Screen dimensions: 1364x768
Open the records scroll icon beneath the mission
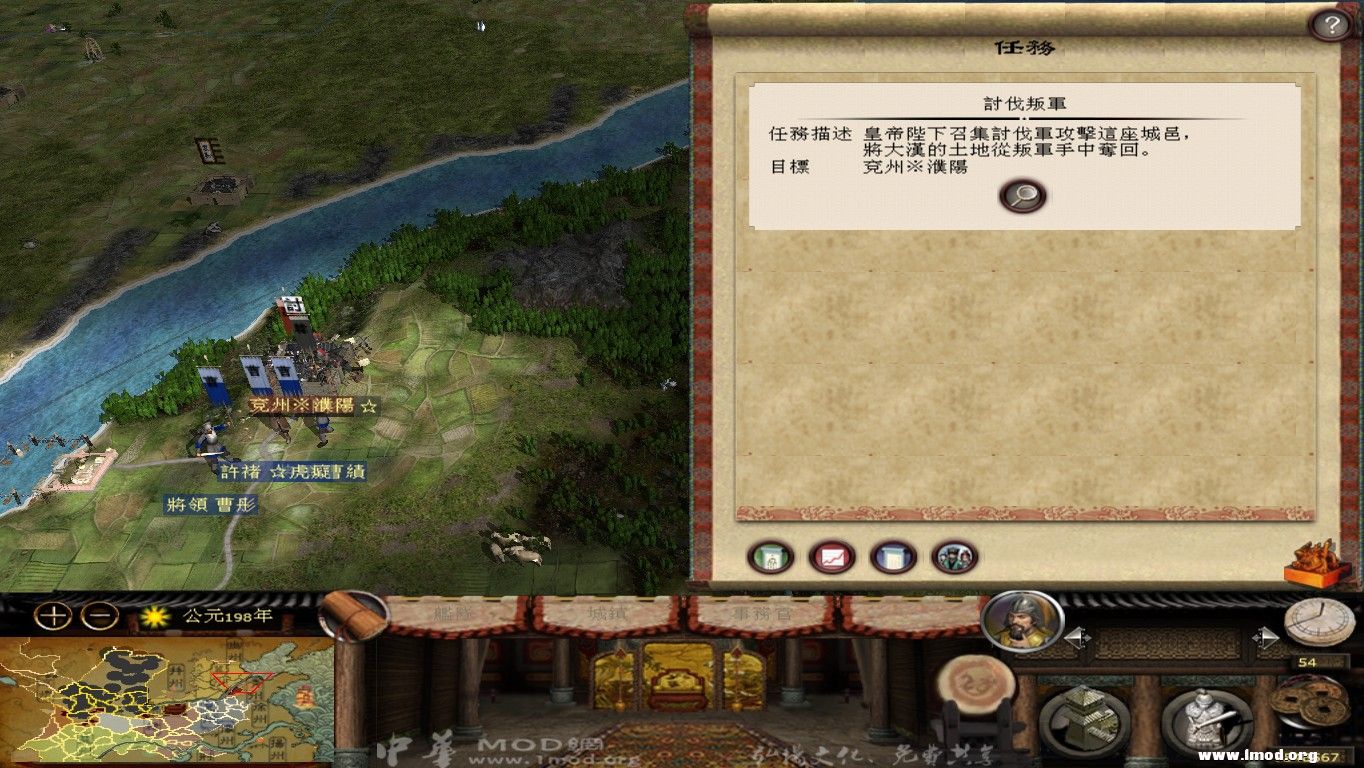[x=892, y=557]
